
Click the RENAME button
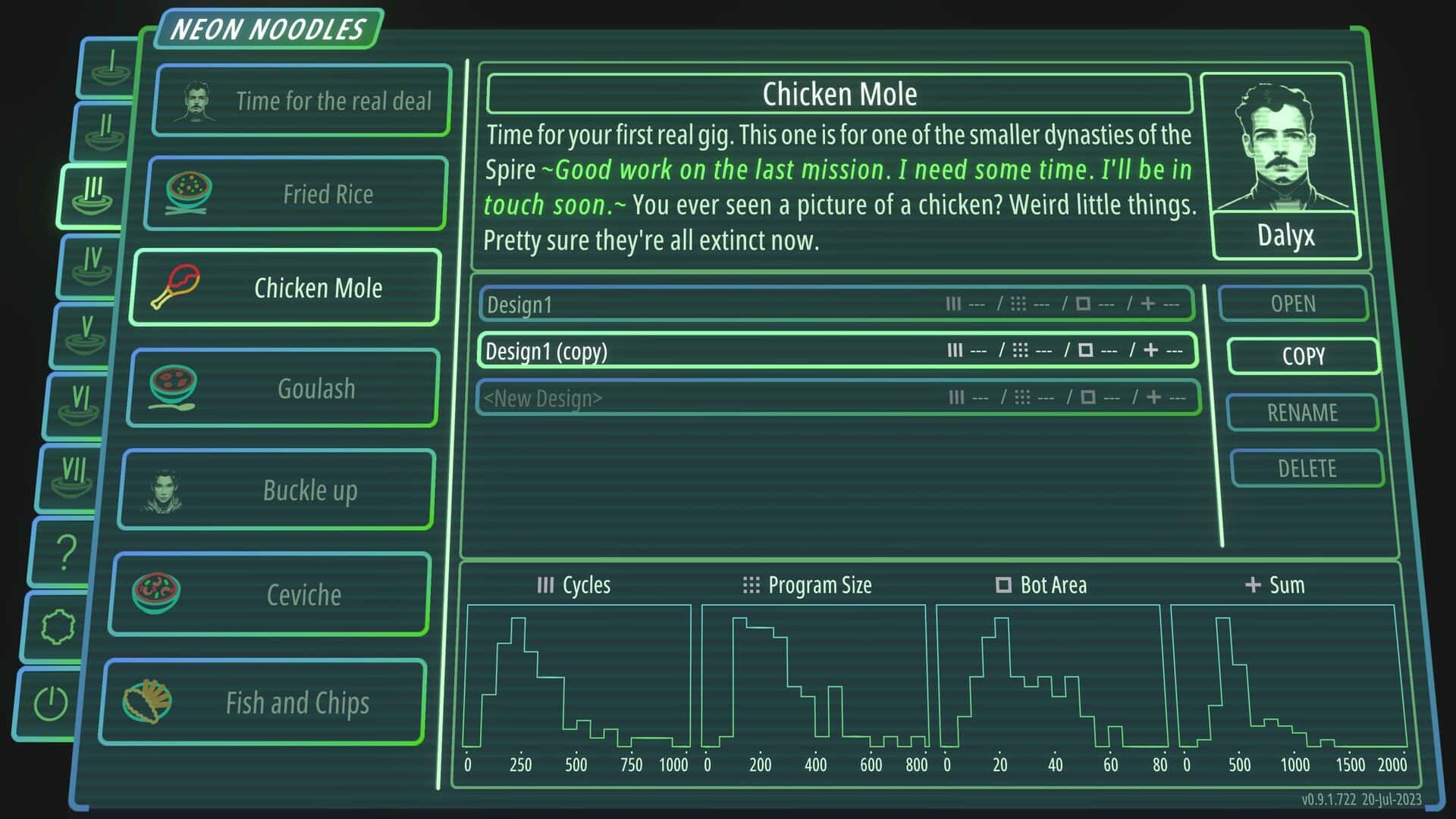[1303, 413]
